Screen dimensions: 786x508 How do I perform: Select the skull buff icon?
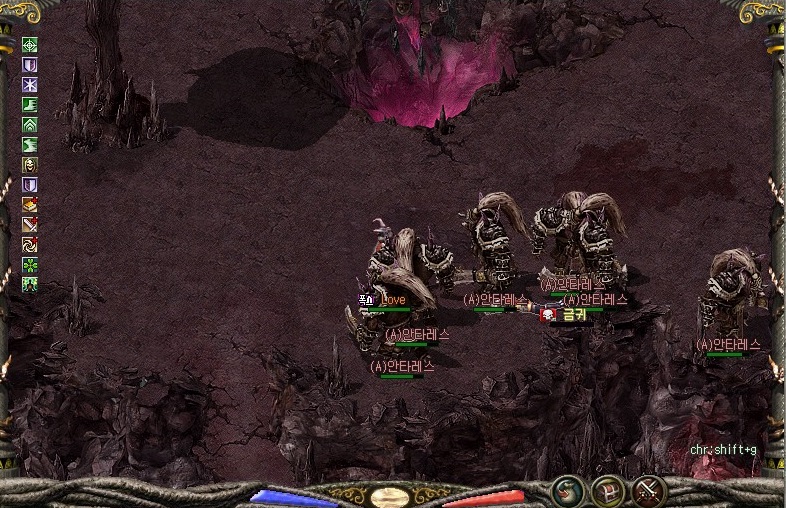coord(30,165)
